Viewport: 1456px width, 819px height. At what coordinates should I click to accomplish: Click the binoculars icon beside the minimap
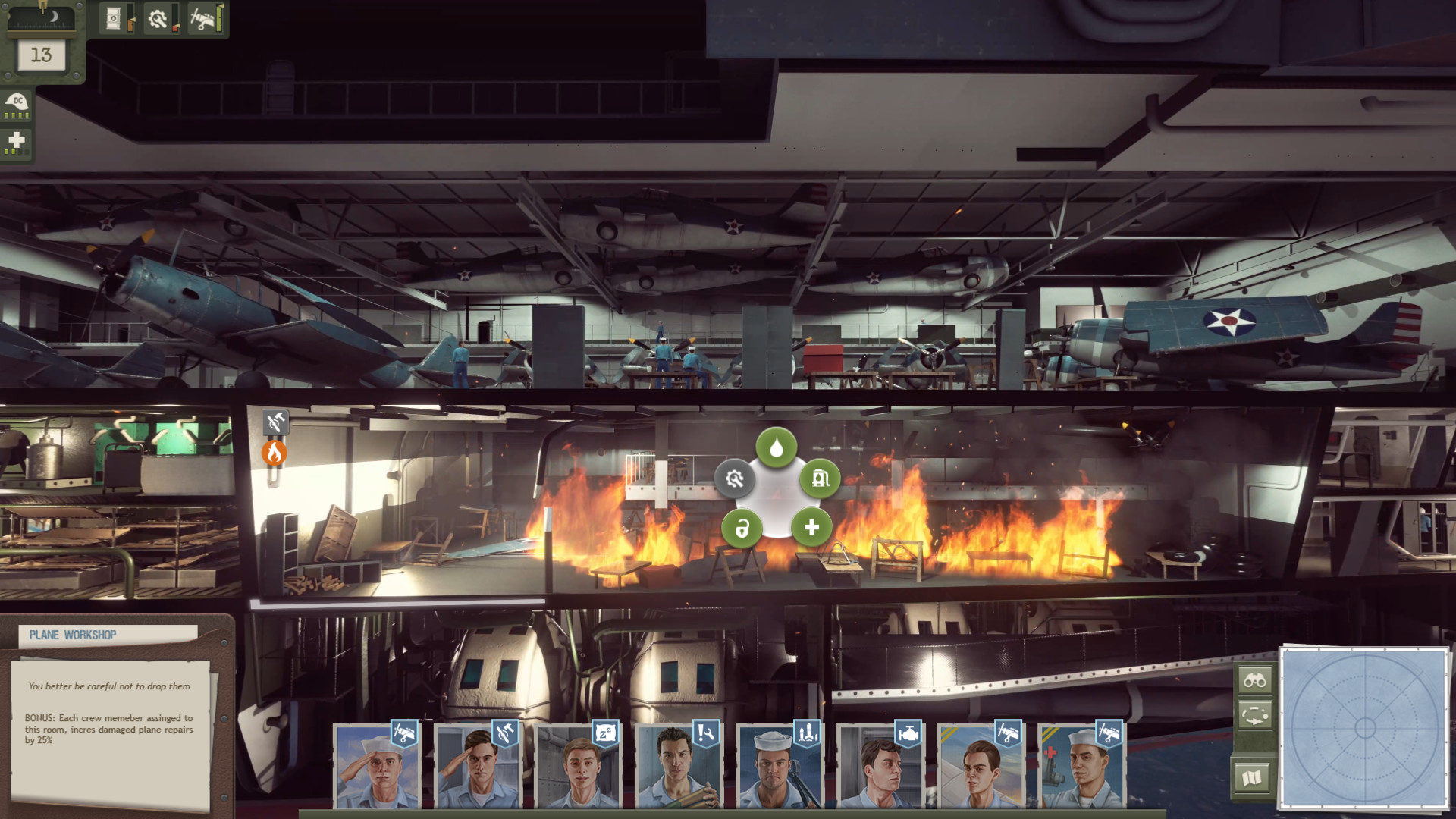coord(1257,680)
